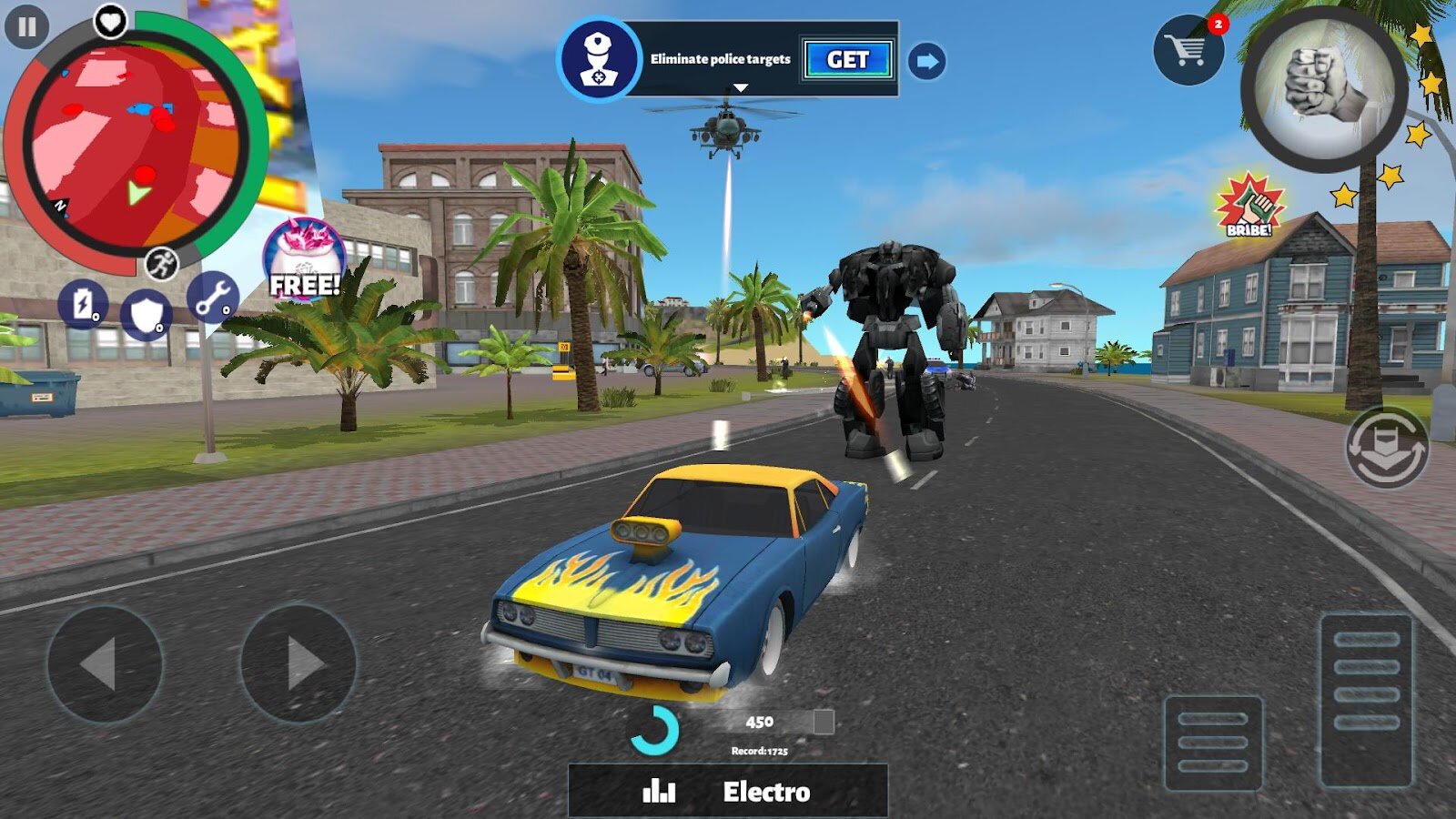1456x819 pixels.
Task: Tap the running man sprint icon
Action: coord(162,263)
